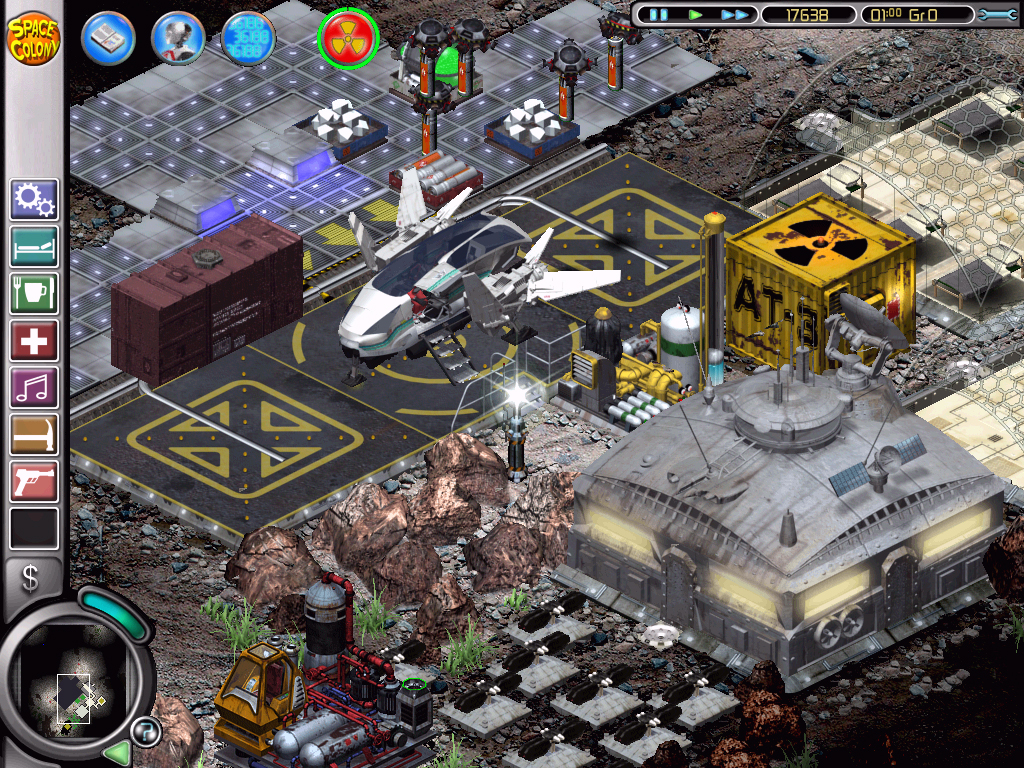Open the coffee cup food category

pyautogui.click(x=34, y=294)
